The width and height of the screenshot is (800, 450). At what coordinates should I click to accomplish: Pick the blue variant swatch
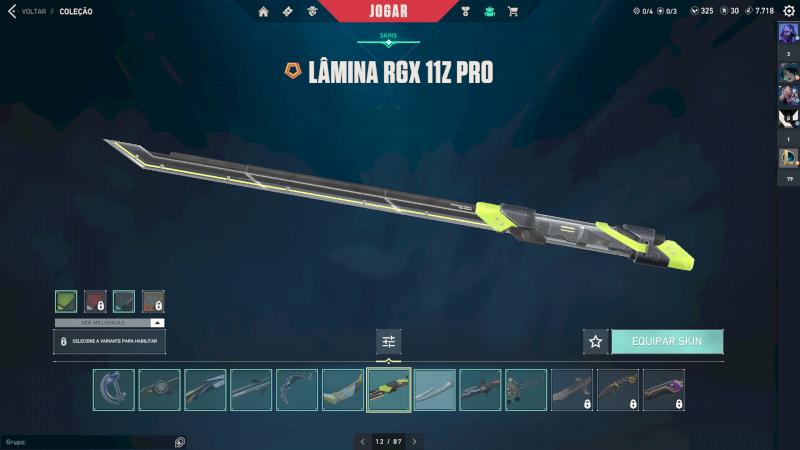(x=124, y=301)
